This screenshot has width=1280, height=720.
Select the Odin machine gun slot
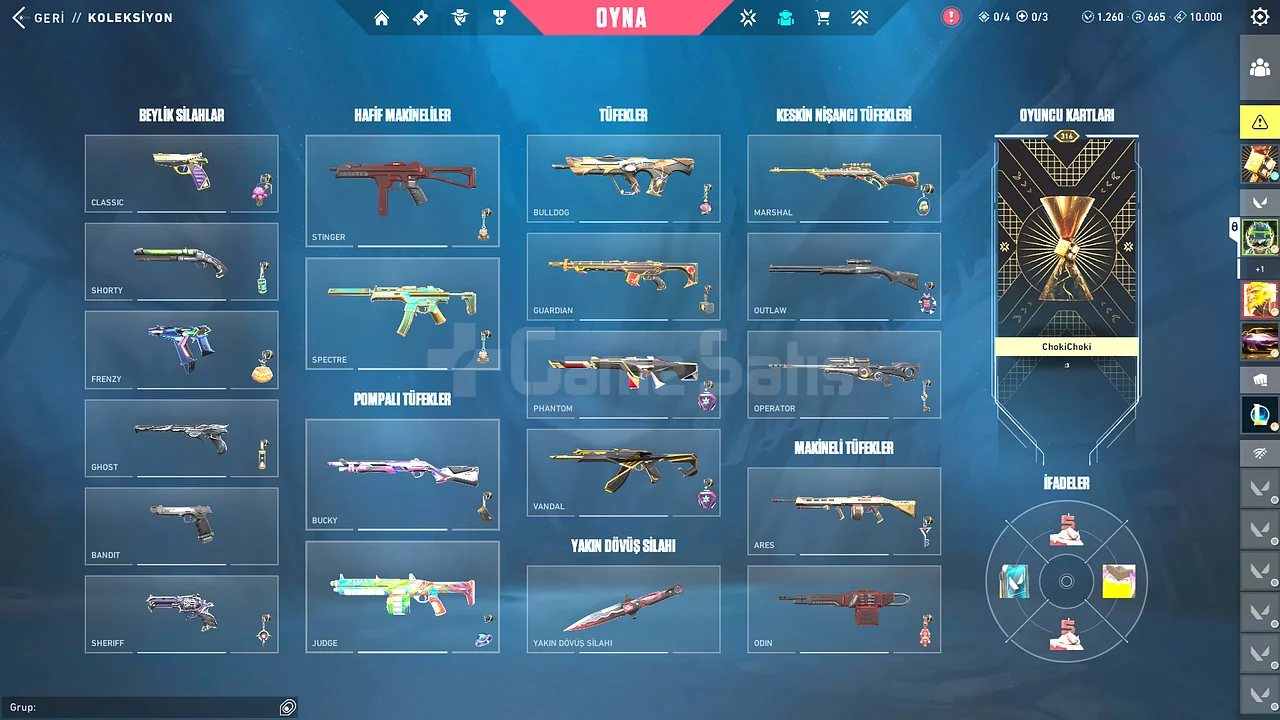pyautogui.click(x=844, y=609)
